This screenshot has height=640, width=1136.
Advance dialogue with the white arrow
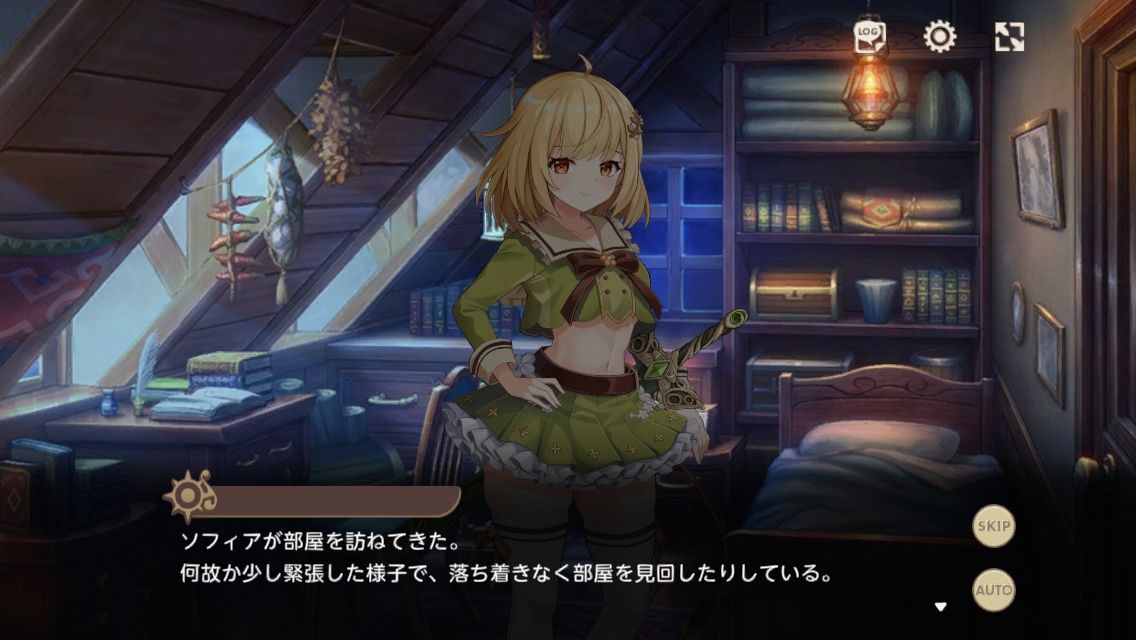tap(940, 606)
